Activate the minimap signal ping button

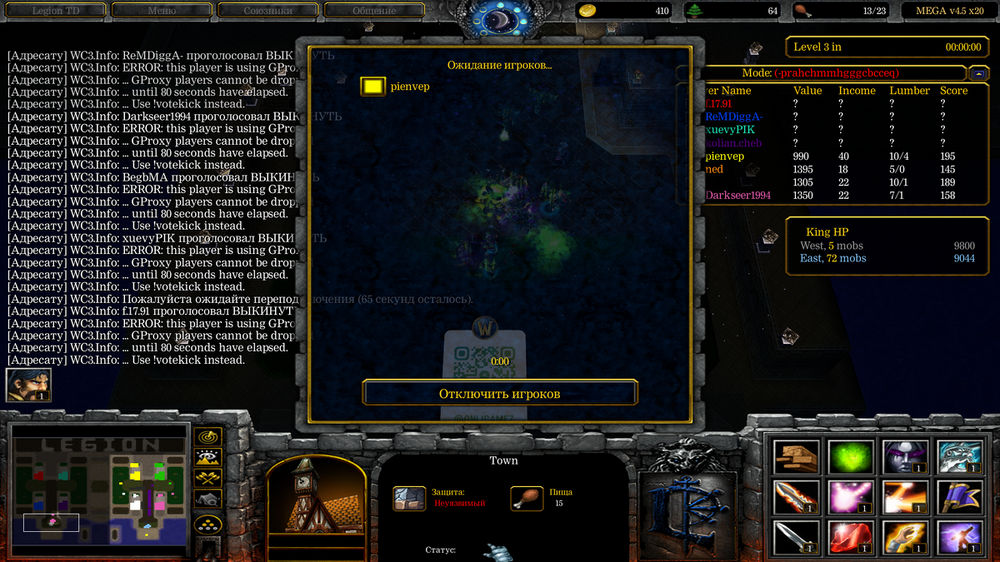click(x=208, y=437)
